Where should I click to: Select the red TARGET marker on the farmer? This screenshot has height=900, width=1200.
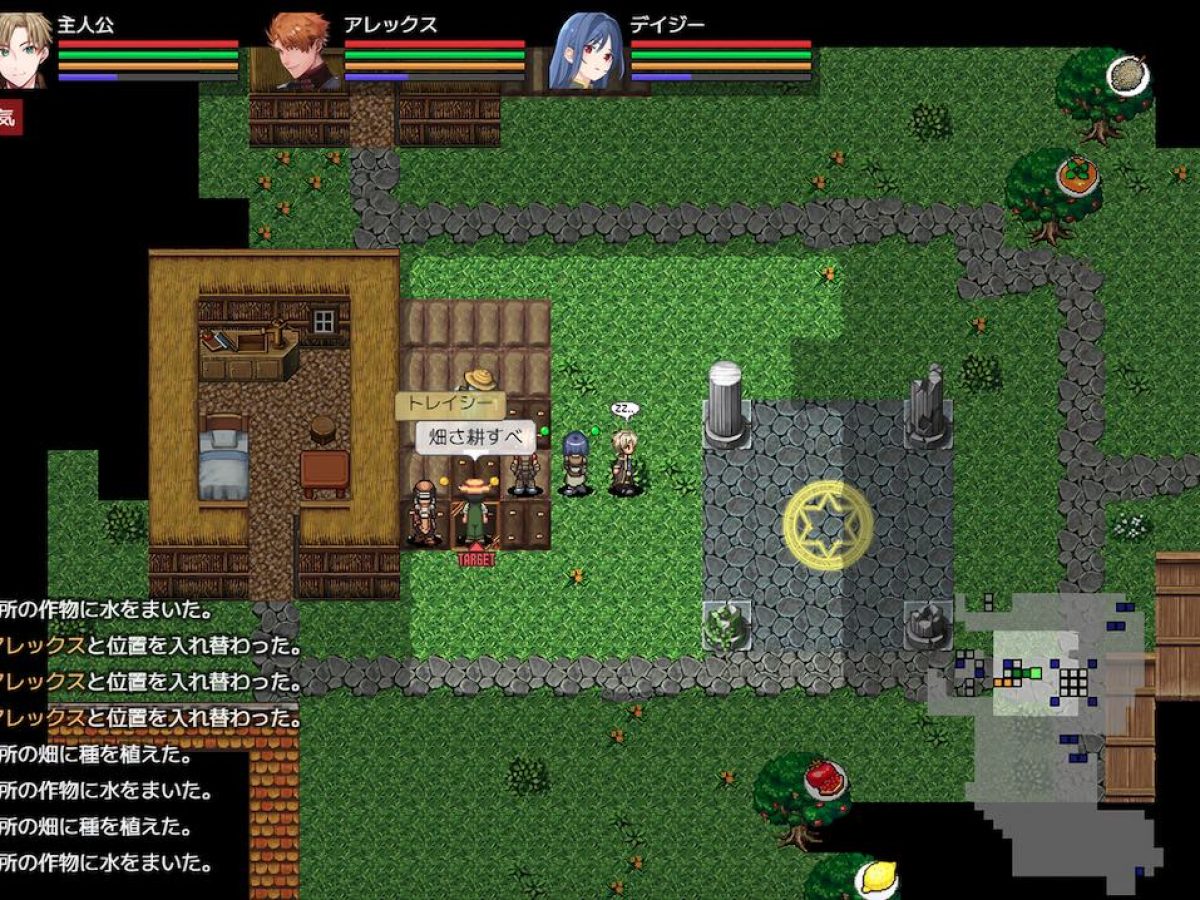(x=476, y=560)
